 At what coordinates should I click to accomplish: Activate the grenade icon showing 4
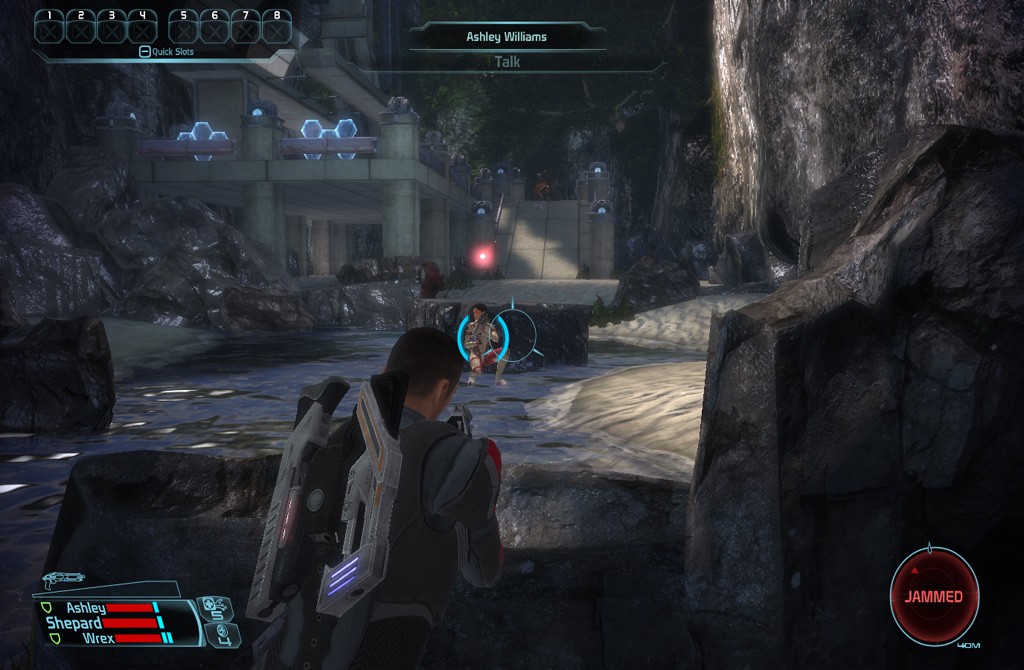(x=223, y=633)
